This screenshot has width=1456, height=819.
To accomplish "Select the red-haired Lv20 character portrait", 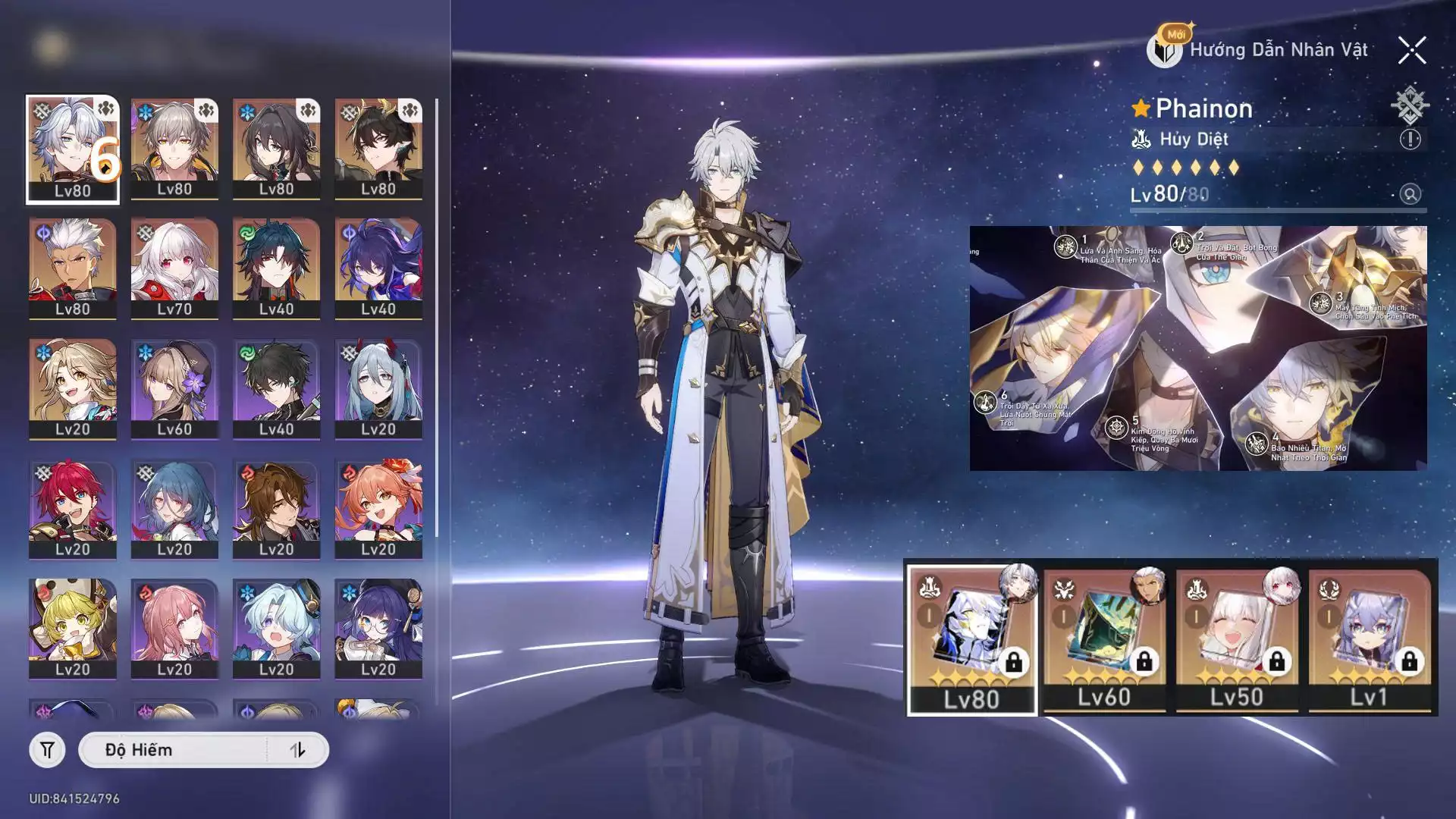I will [73, 508].
